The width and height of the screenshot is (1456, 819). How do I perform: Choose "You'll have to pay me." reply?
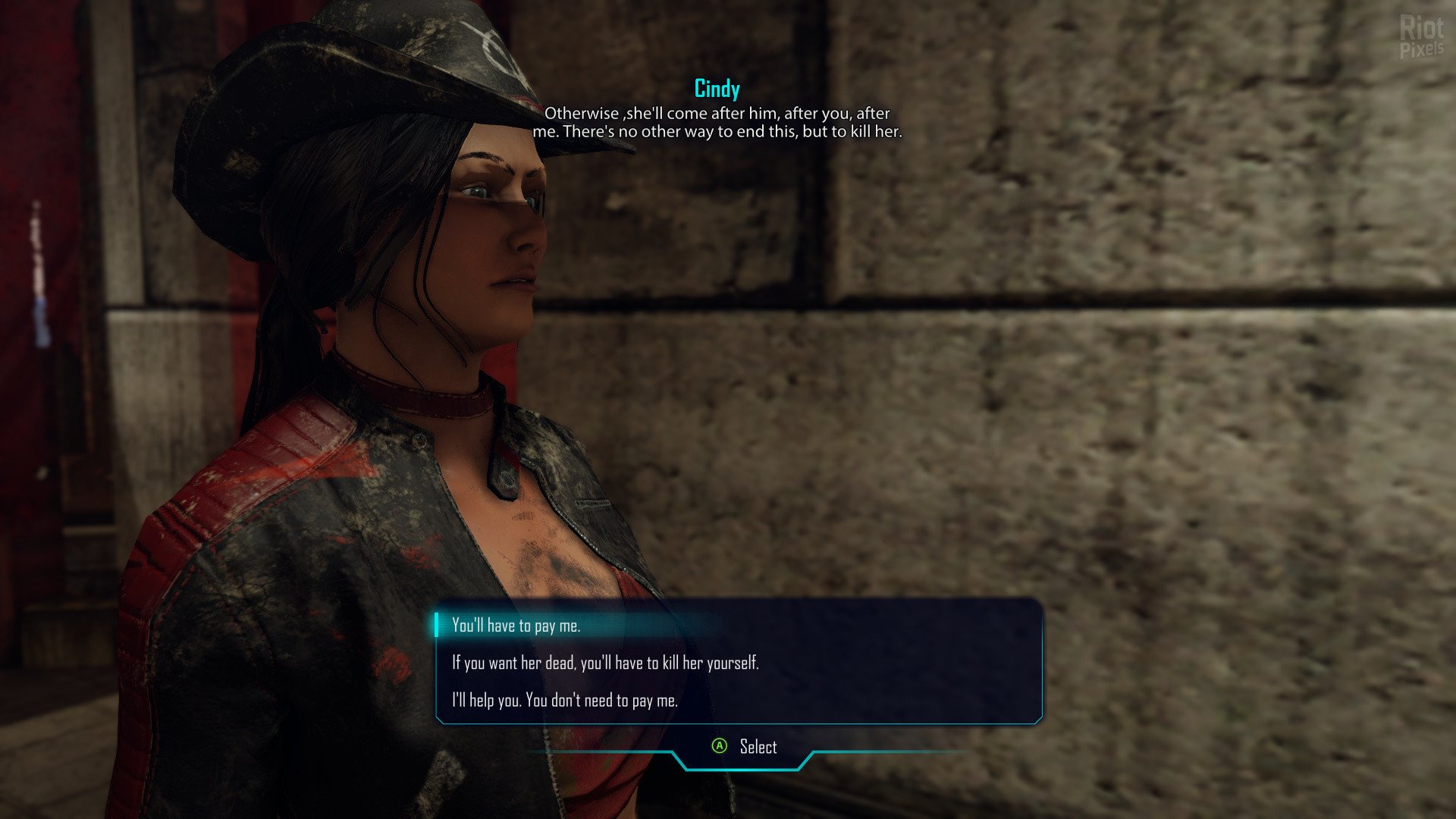[x=516, y=626]
